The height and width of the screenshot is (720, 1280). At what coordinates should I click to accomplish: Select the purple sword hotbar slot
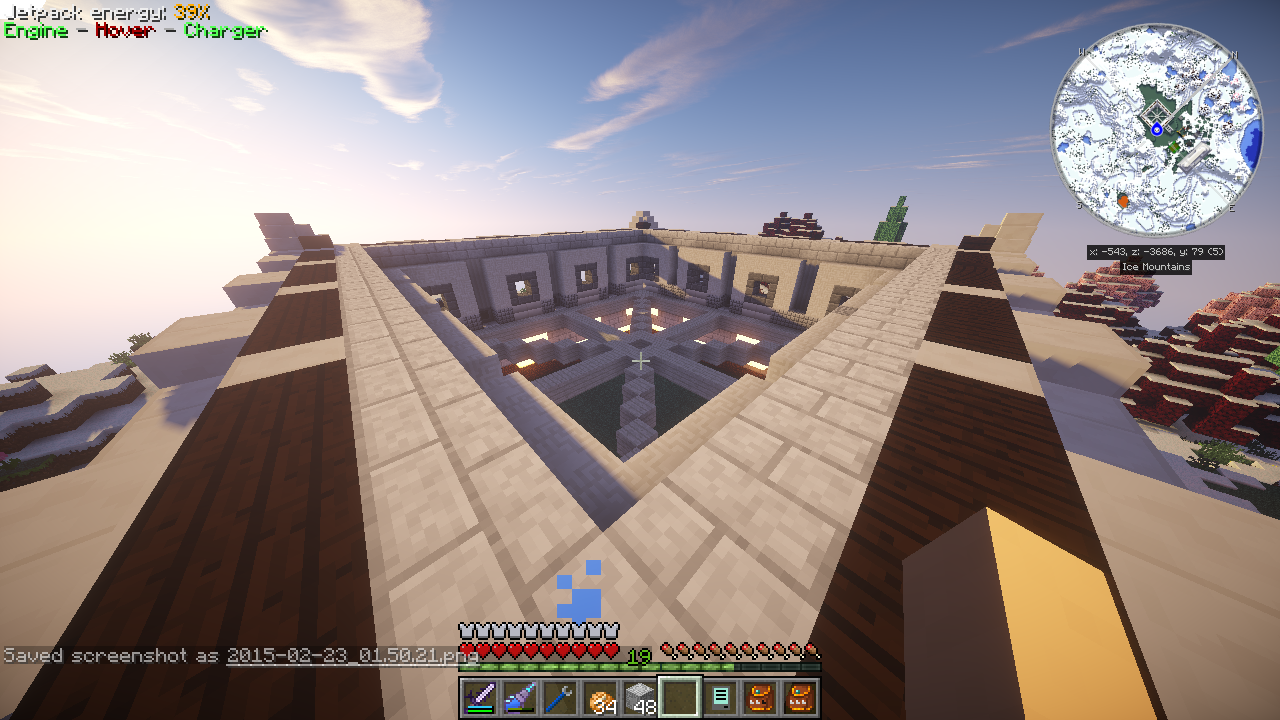478,697
